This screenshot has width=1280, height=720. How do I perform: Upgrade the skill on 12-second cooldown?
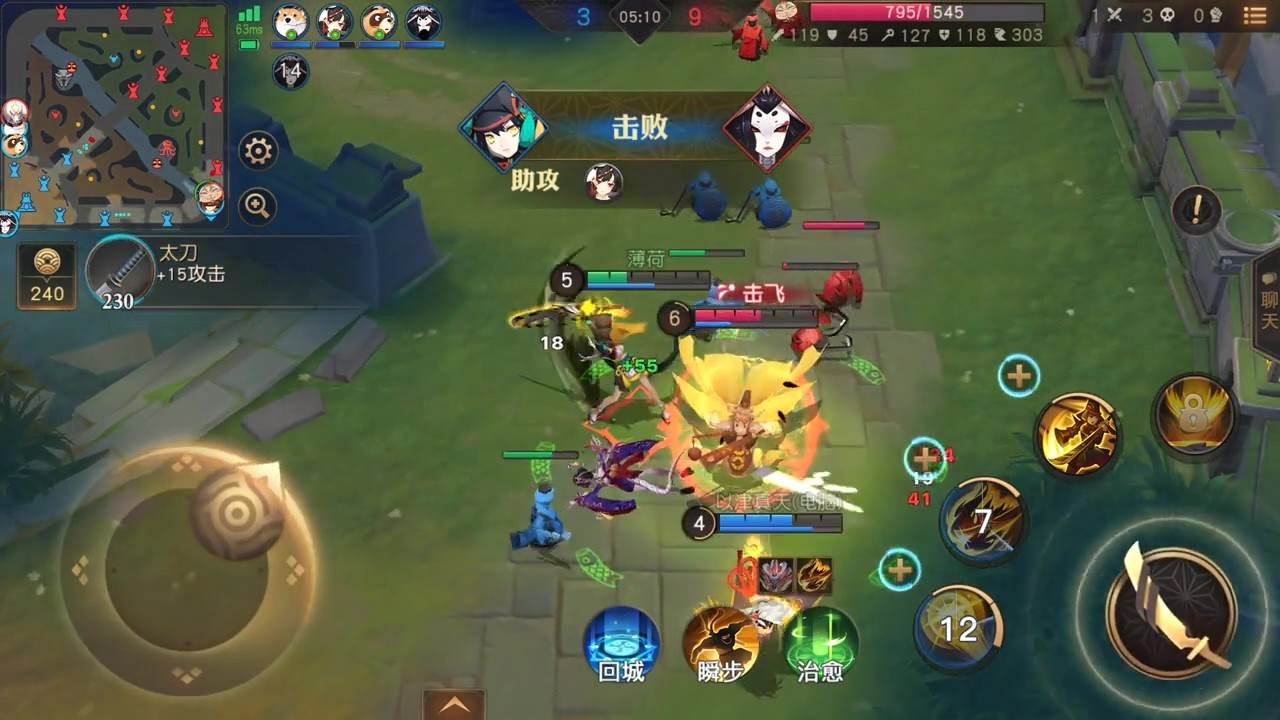coord(899,570)
